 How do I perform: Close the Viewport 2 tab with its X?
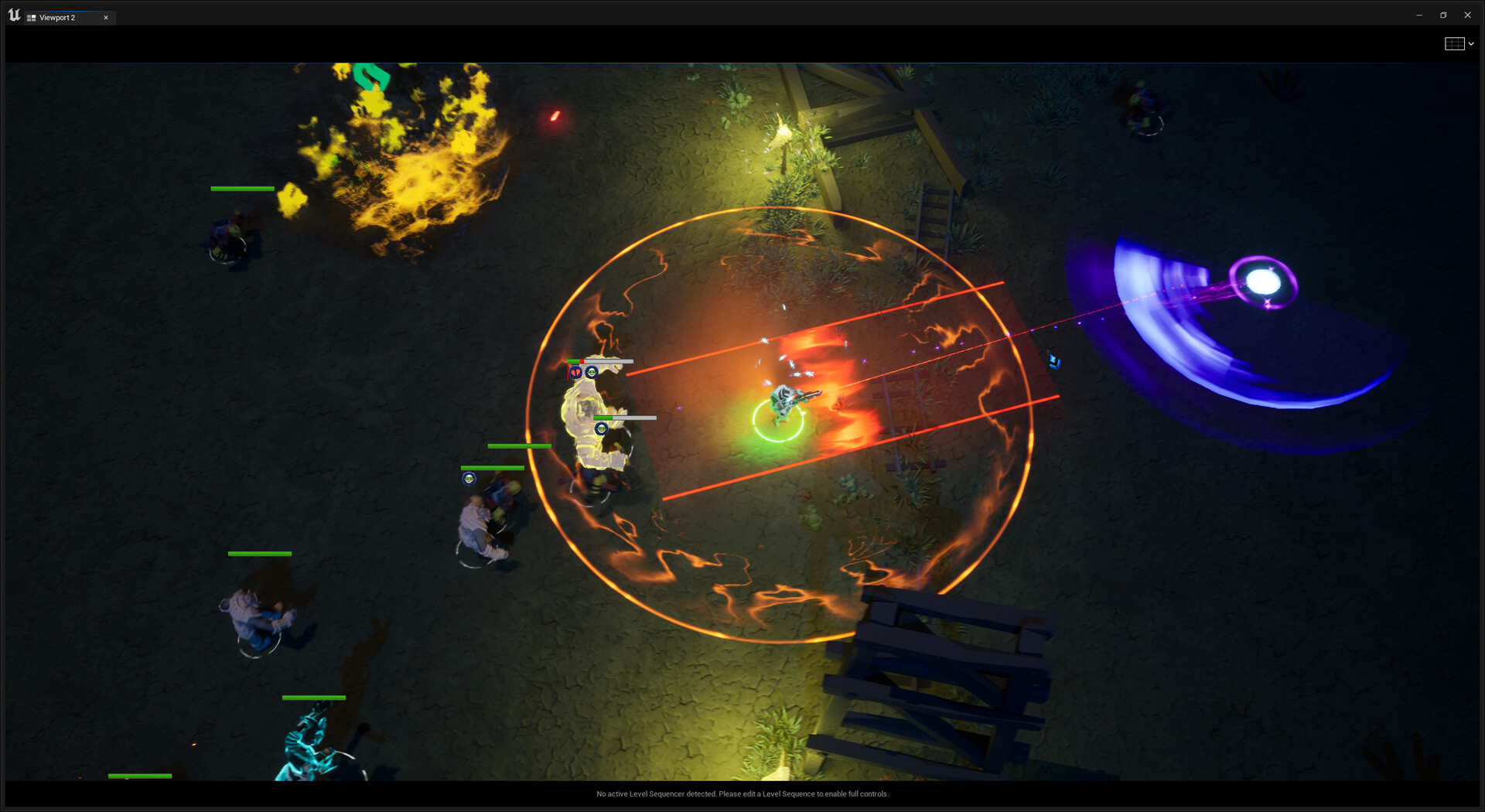coord(106,17)
